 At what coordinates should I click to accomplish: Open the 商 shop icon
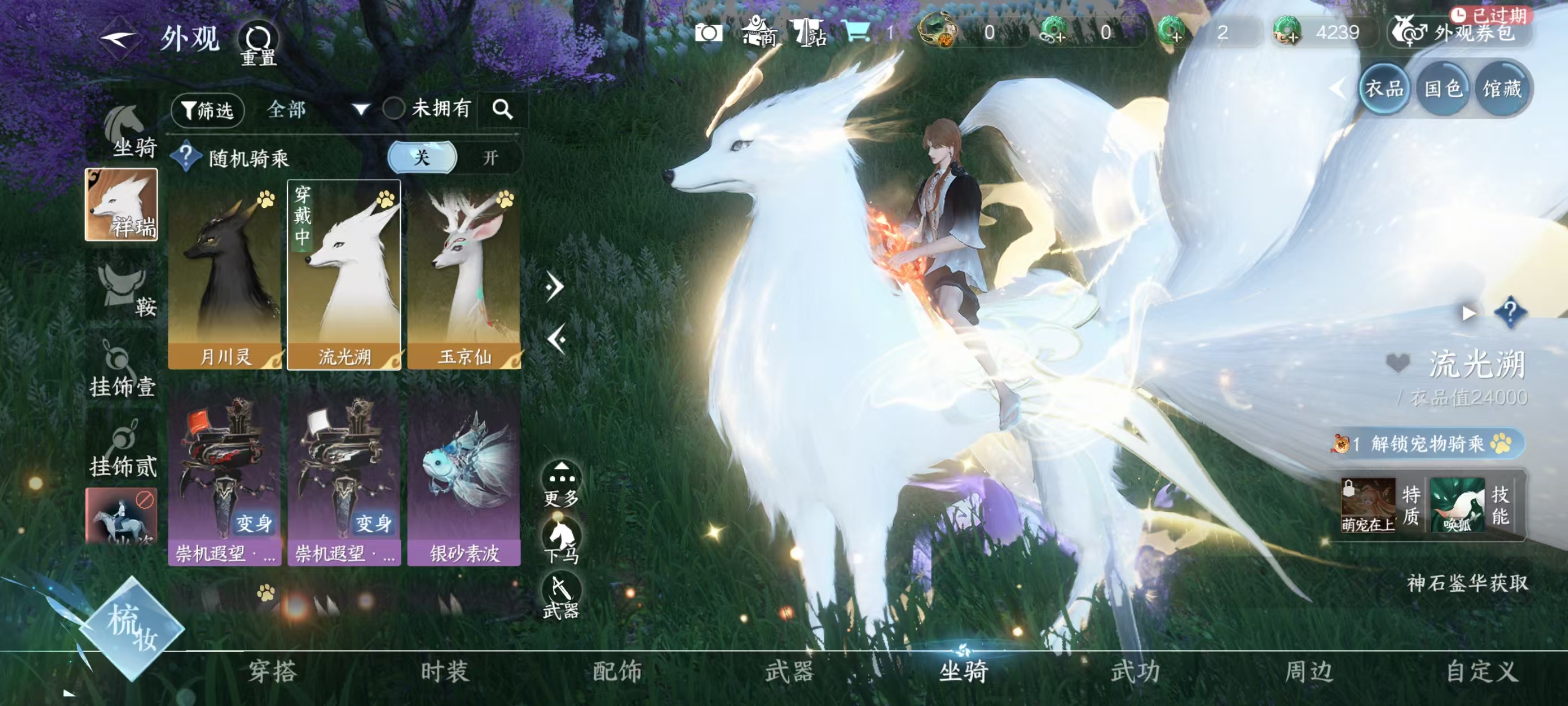tap(761, 35)
